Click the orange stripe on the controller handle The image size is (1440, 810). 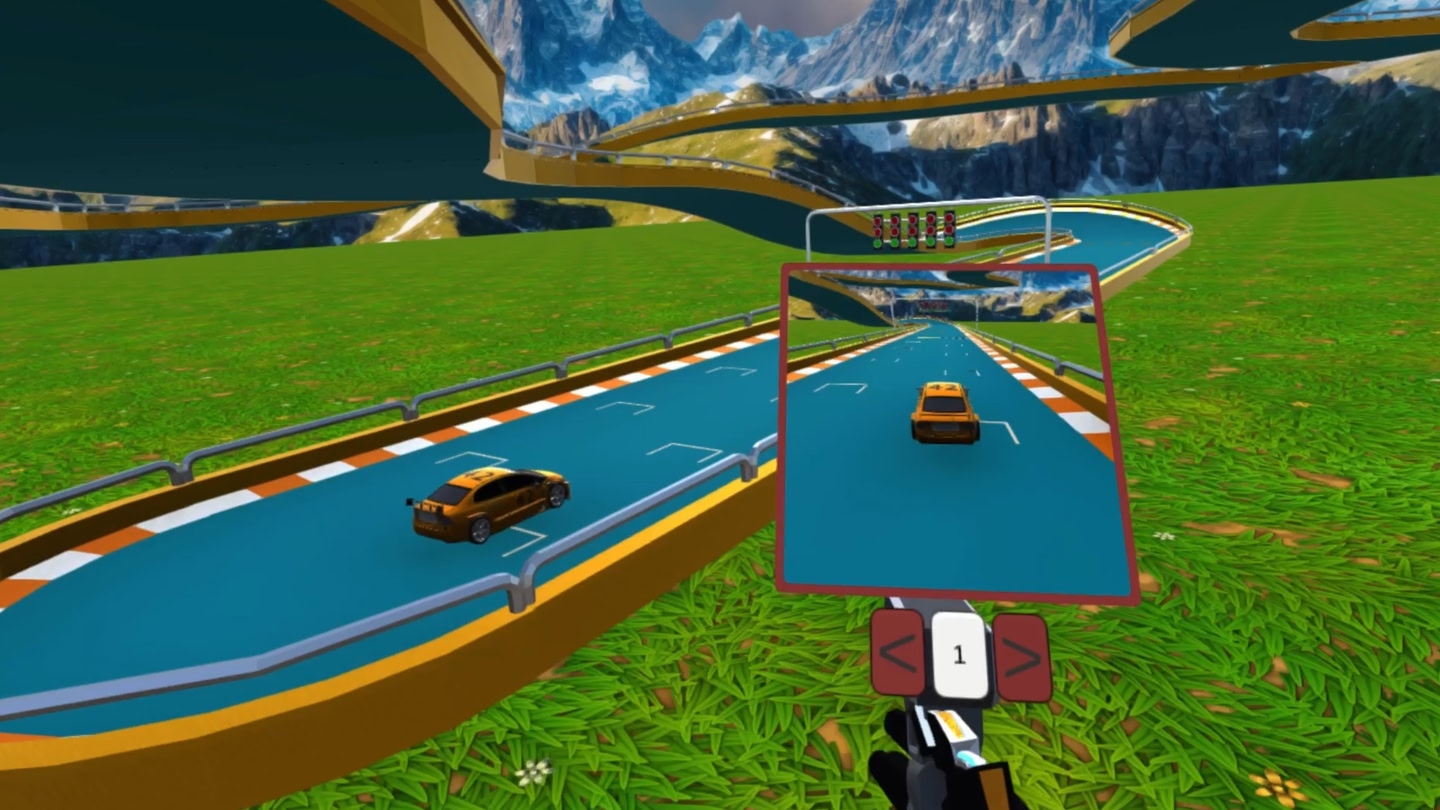point(952,725)
